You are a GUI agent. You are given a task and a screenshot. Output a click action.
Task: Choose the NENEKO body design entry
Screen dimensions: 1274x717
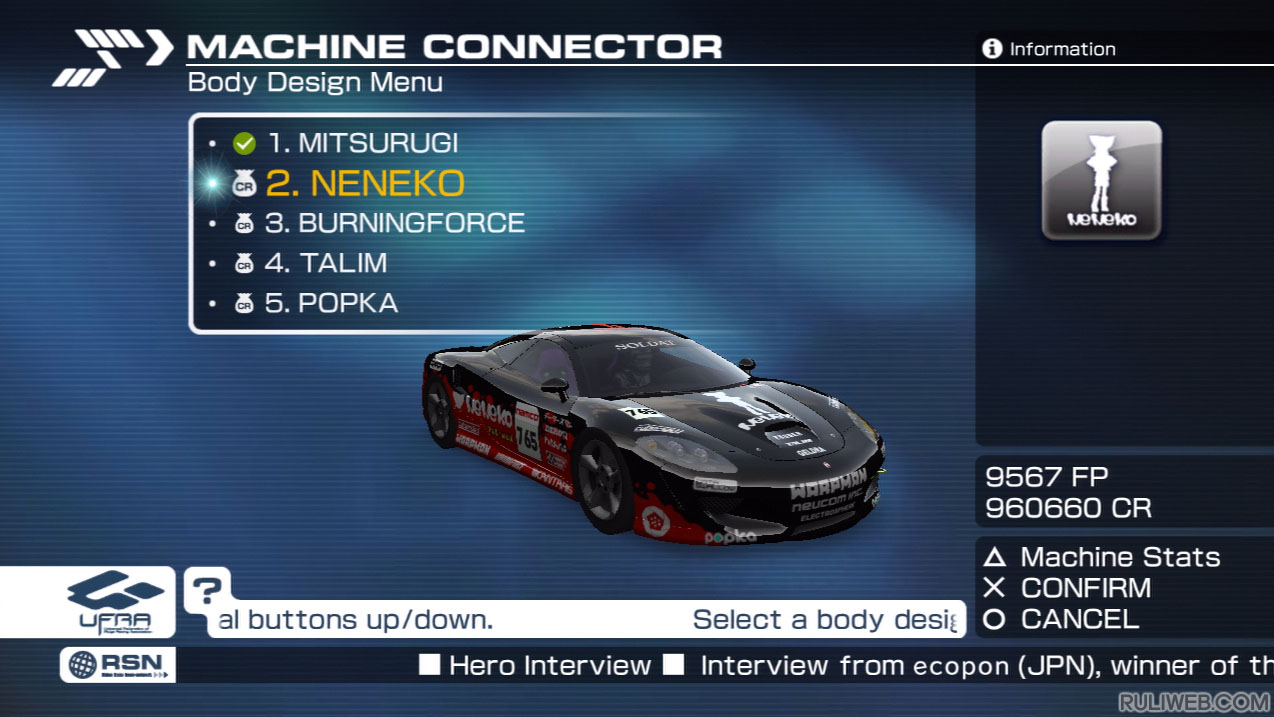tap(364, 183)
